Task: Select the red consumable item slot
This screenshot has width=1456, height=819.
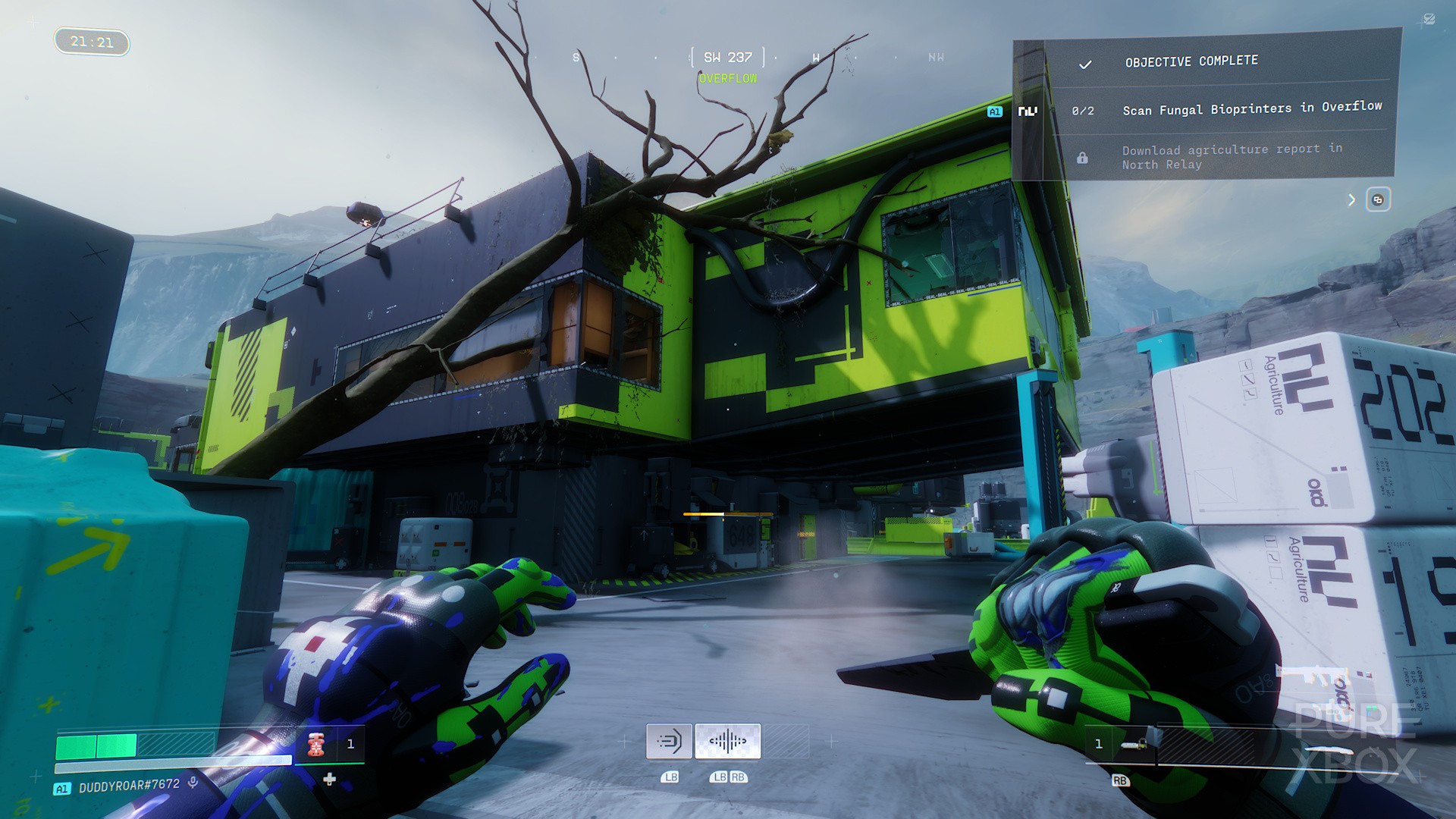Action: pyautogui.click(x=317, y=745)
